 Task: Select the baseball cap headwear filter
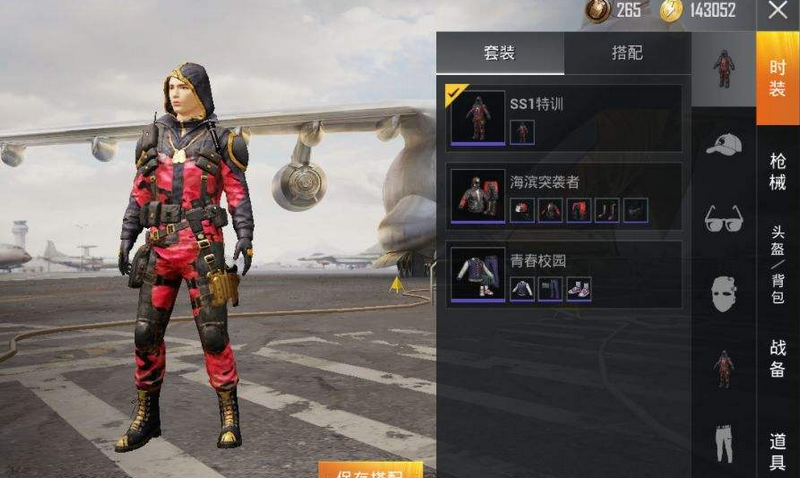click(x=723, y=144)
